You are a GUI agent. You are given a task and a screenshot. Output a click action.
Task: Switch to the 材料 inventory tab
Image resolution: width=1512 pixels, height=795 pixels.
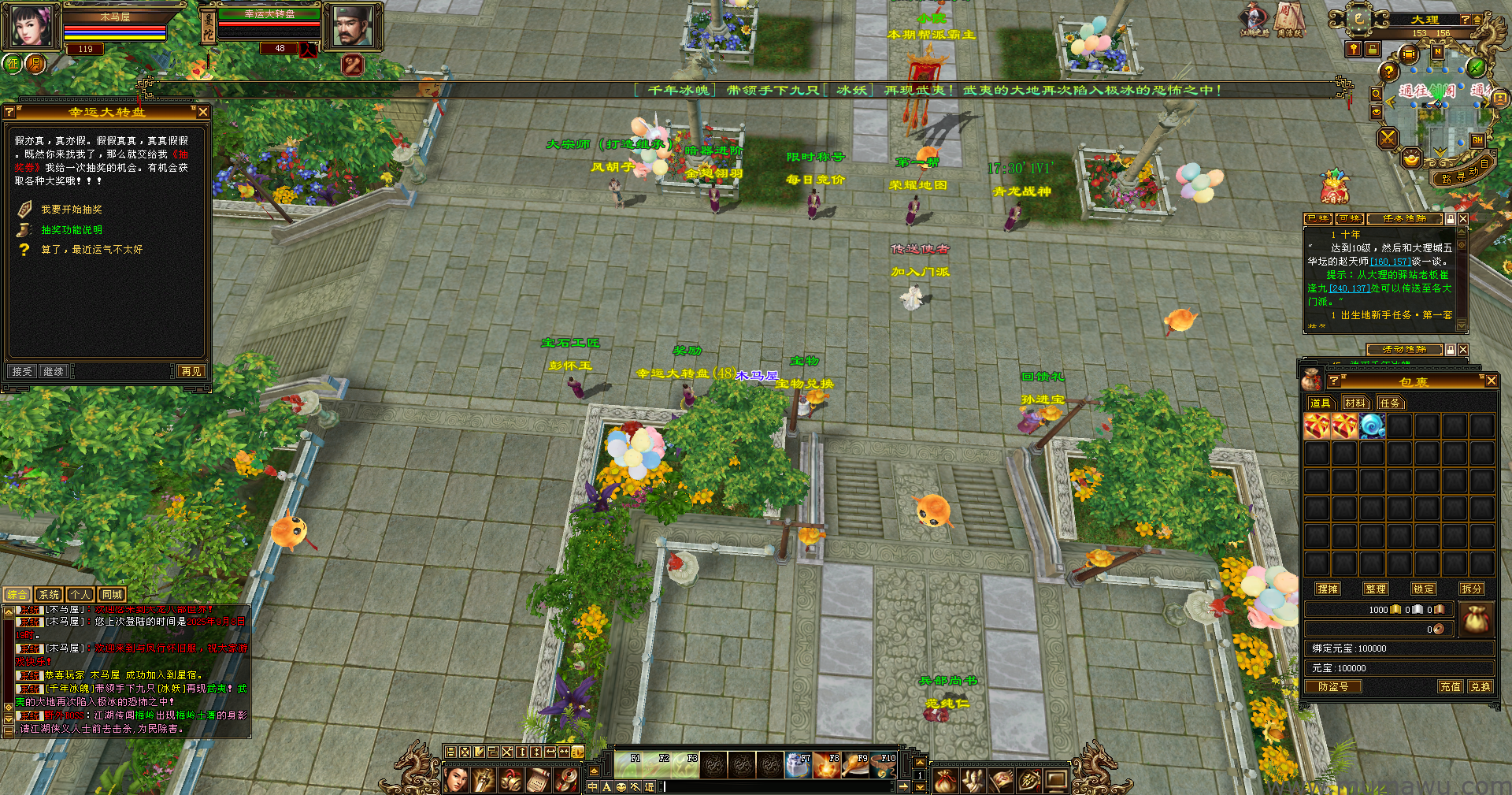coord(1355,403)
